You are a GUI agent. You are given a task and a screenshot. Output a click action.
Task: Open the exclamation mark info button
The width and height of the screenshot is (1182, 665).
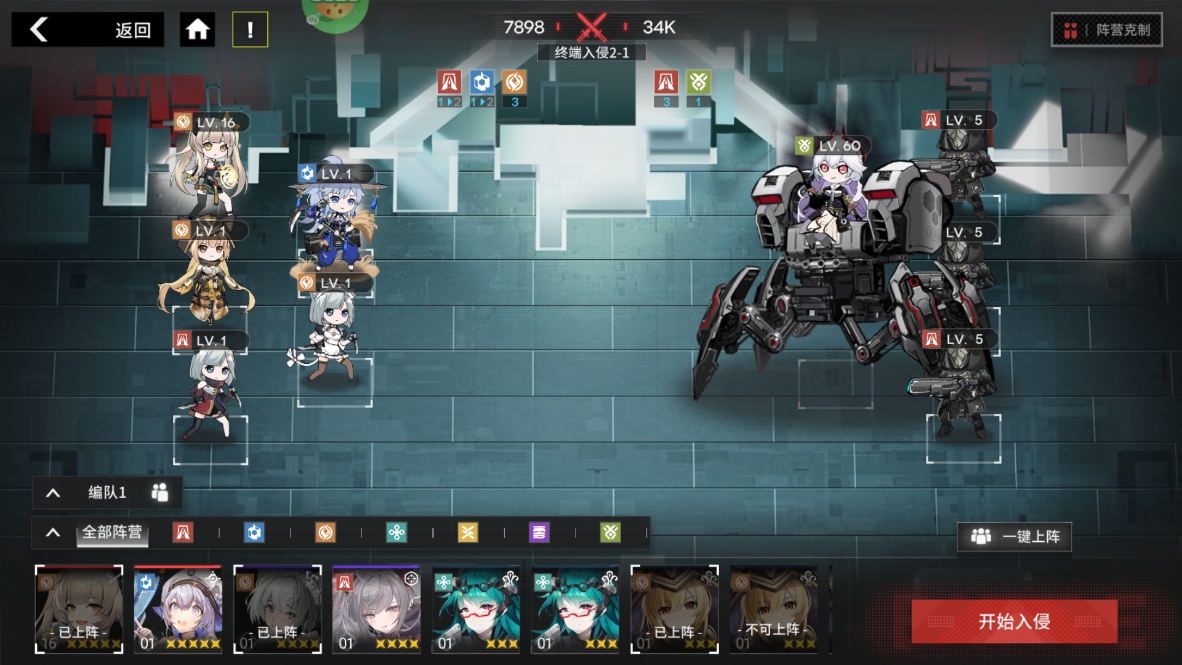click(x=250, y=30)
